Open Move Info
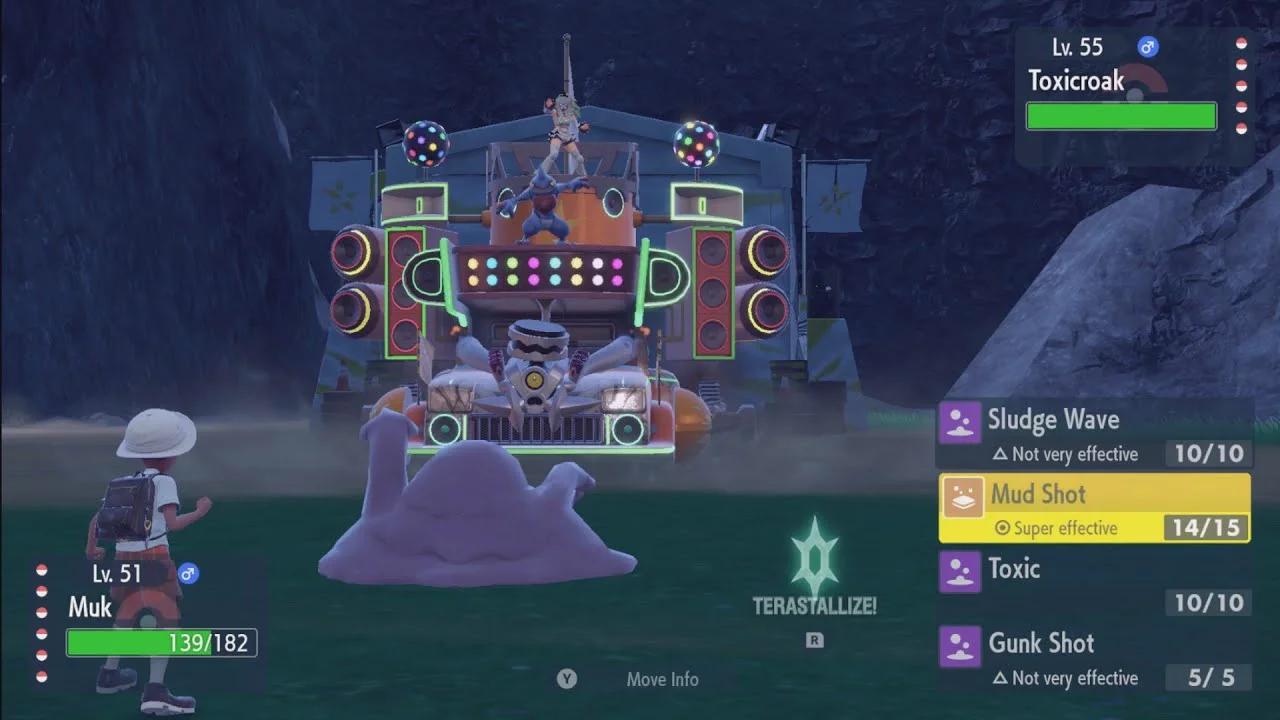Viewport: 1280px width, 720px height. [661, 680]
